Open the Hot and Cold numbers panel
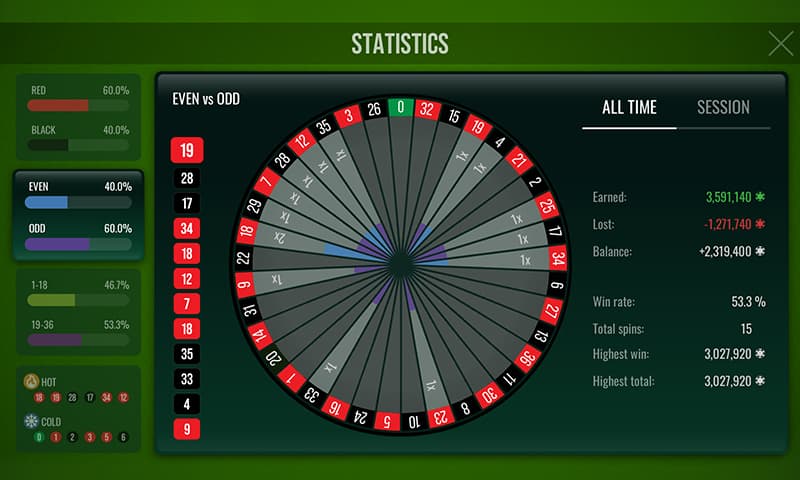 [x=79, y=408]
